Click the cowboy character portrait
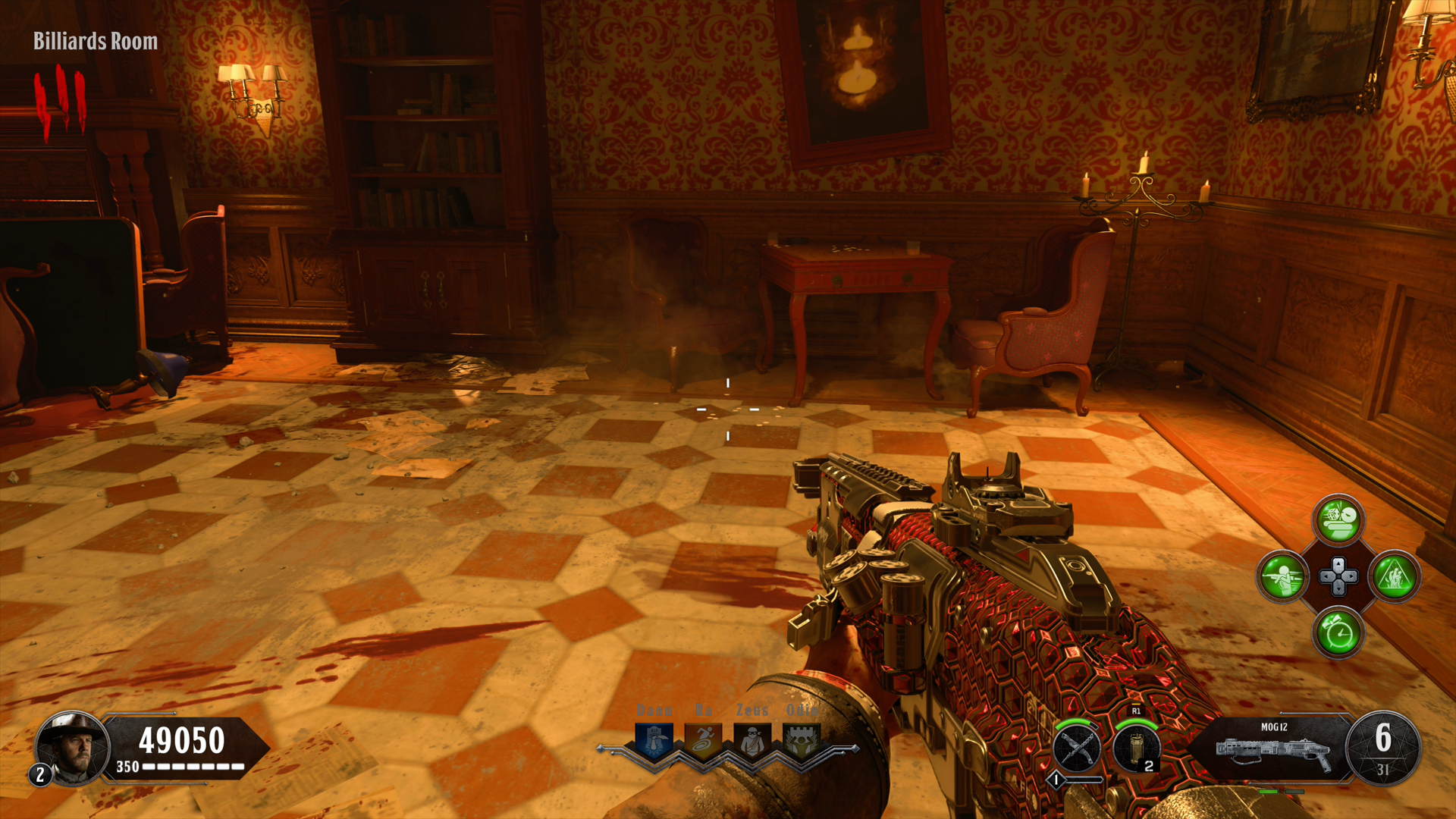 point(74,748)
